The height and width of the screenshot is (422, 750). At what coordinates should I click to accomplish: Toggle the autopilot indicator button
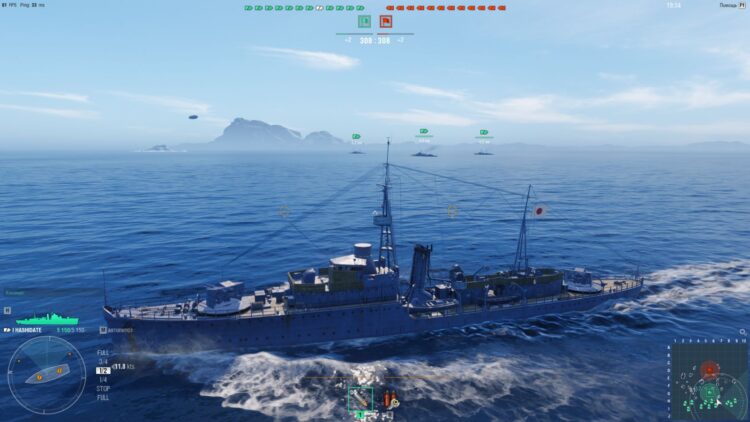[x=103, y=329]
